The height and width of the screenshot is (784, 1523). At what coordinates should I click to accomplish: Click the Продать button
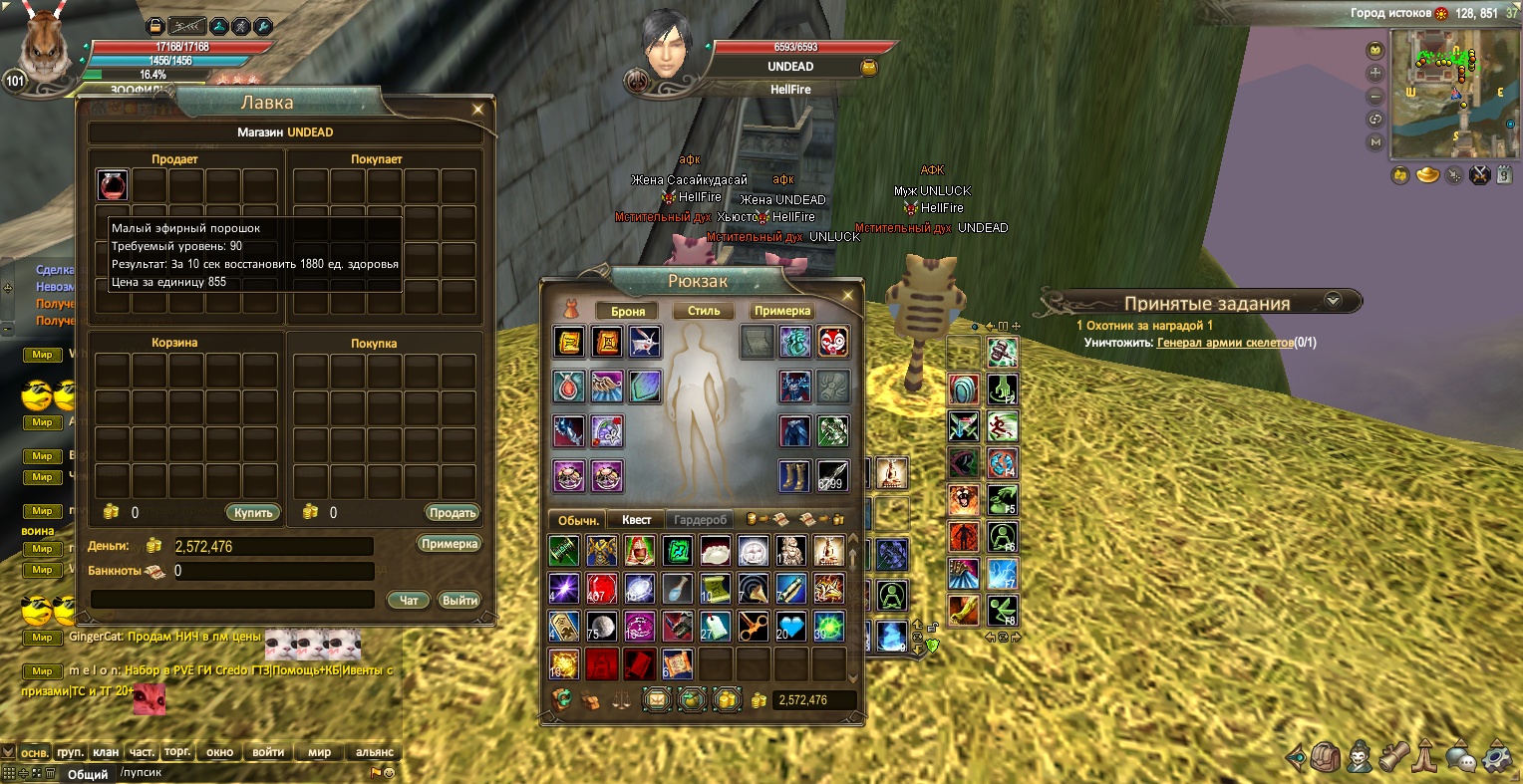coord(453,512)
